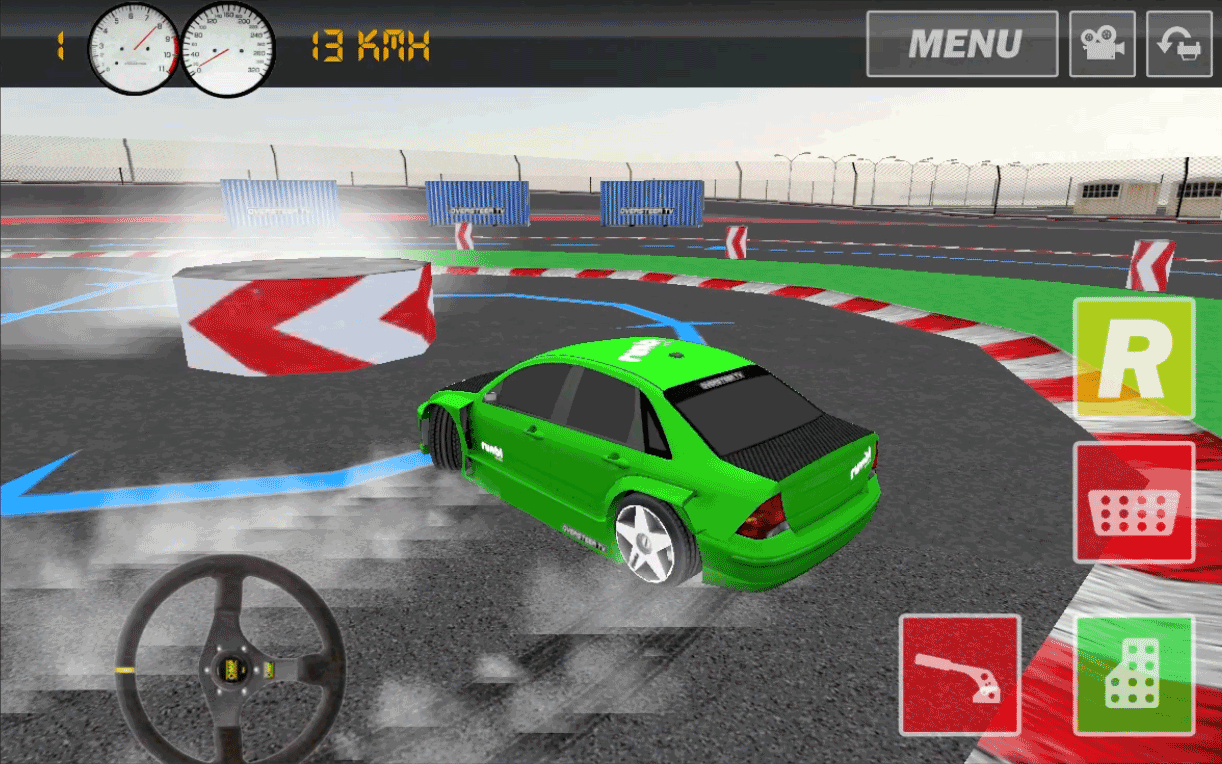Screen dimensions: 1222x764
Task: Pull the red handbrake button
Action: (960, 675)
